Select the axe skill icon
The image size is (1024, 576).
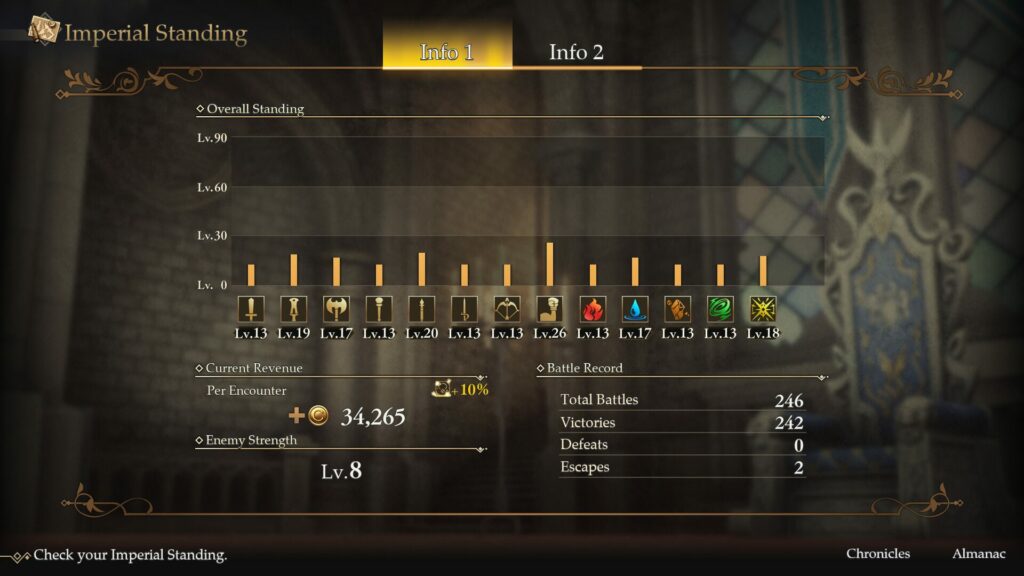pyautogui.click(x=336, y=308)
